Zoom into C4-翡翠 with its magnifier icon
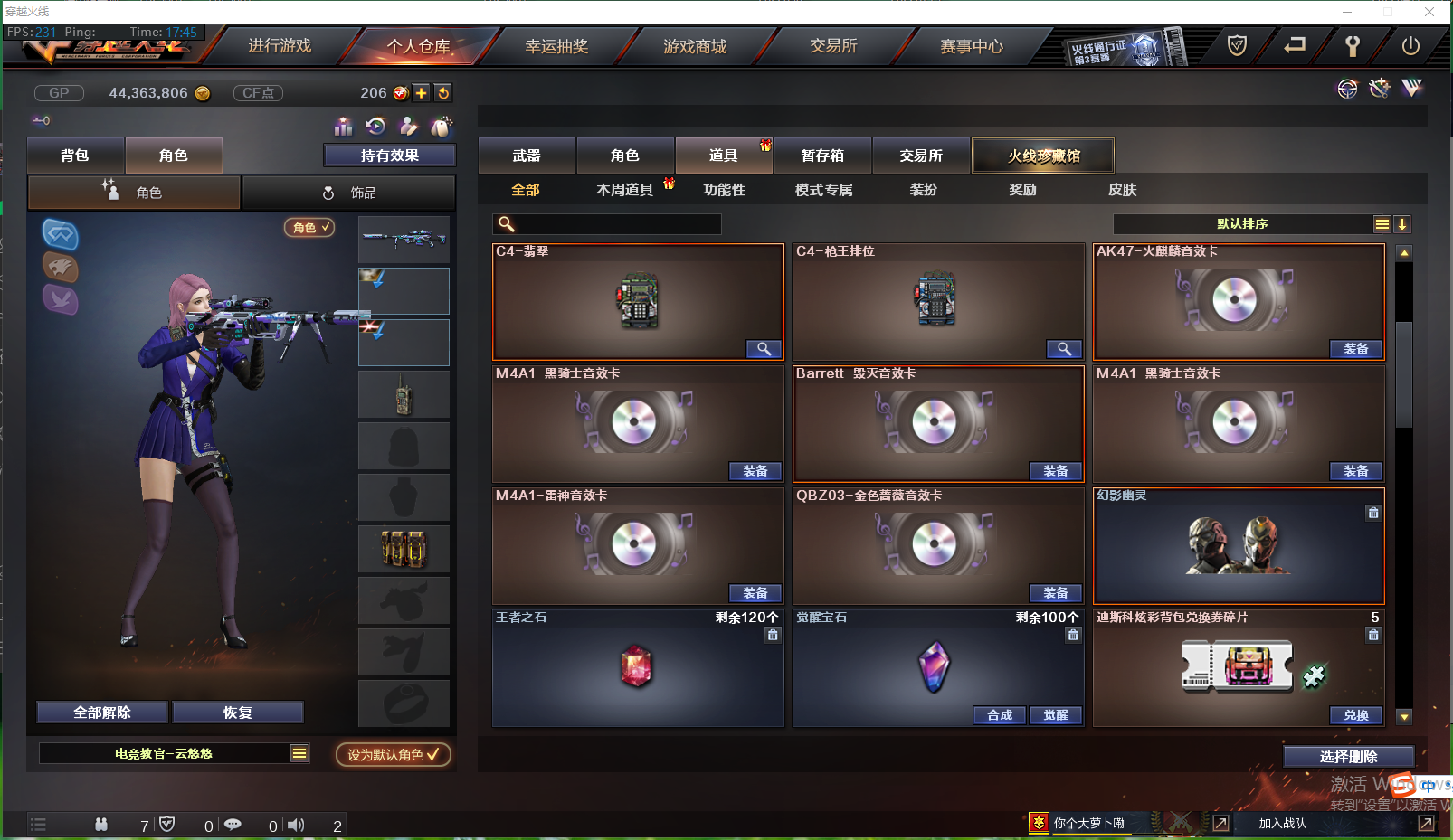 click(x=763, y=348)
